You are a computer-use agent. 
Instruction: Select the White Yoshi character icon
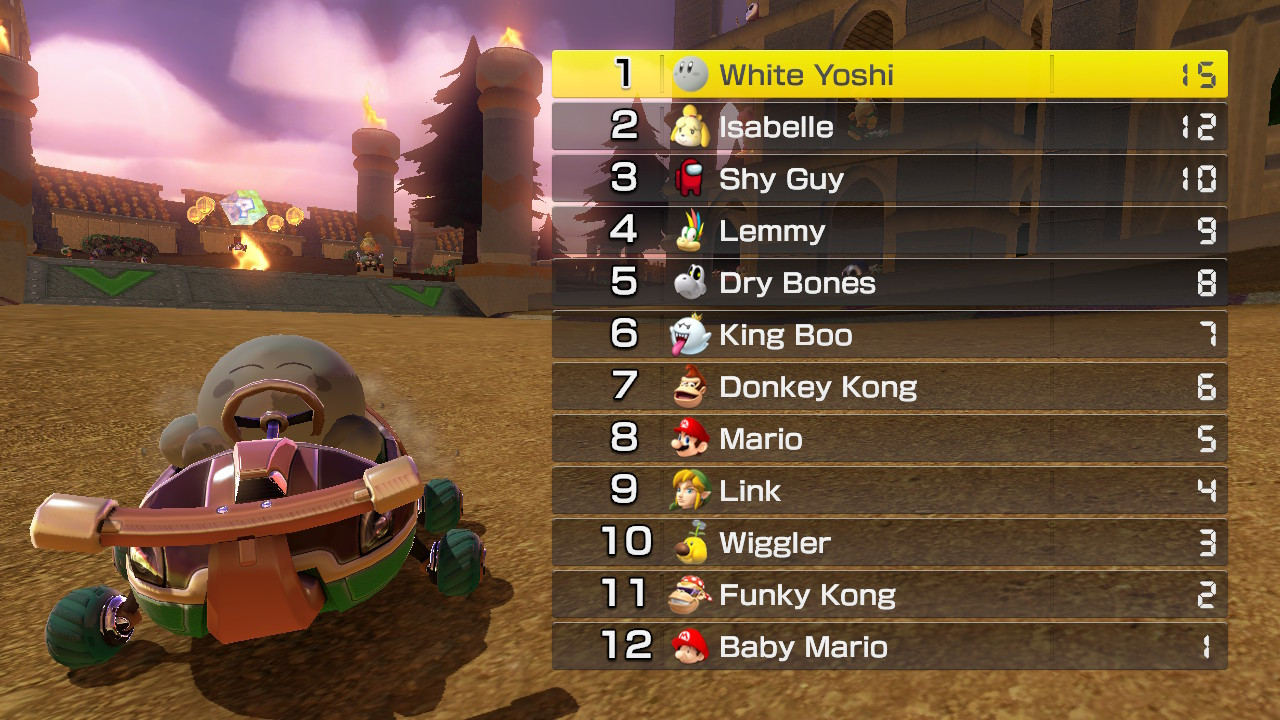click(692, 72)
